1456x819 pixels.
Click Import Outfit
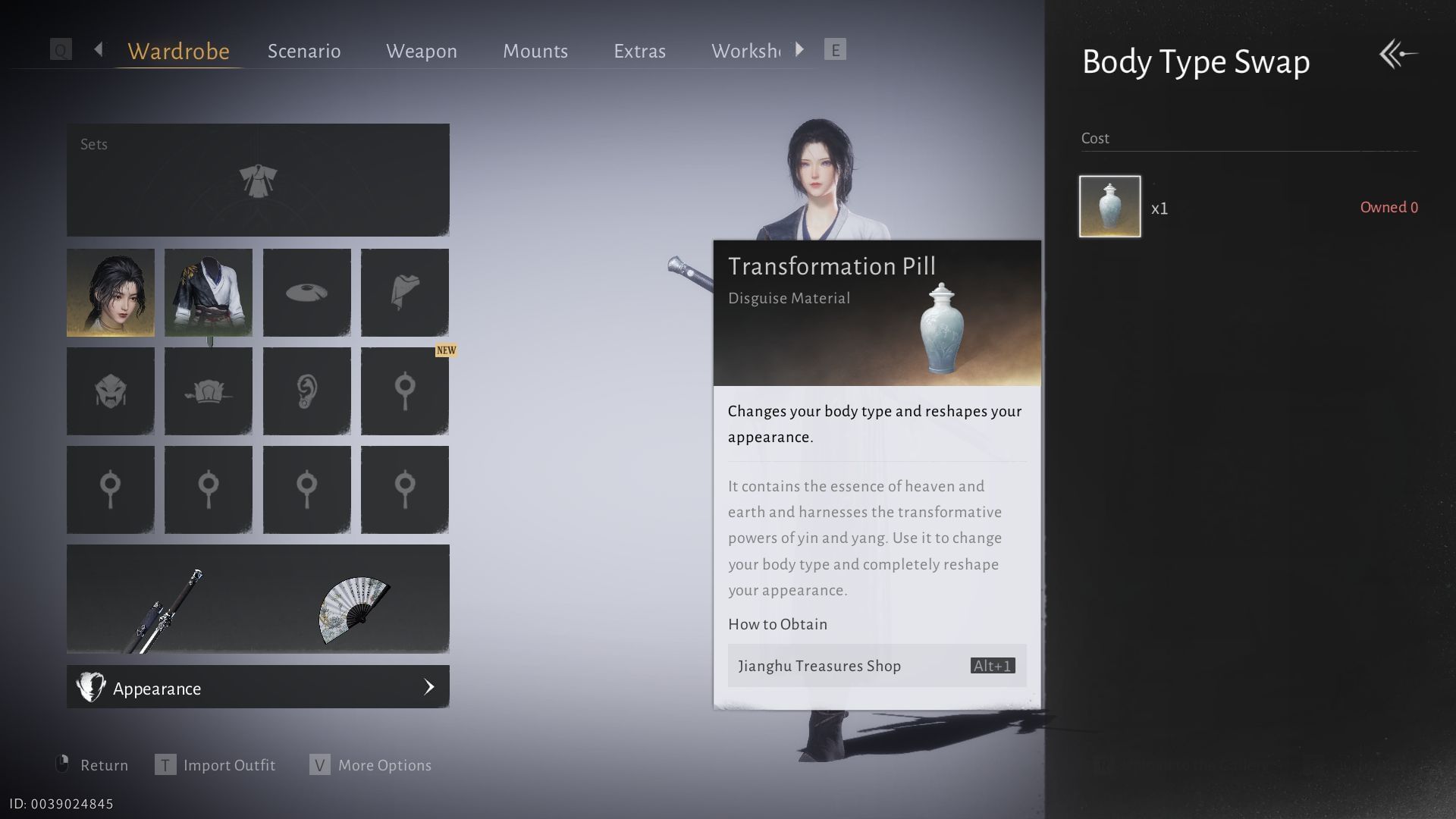[x=227, y=765]
